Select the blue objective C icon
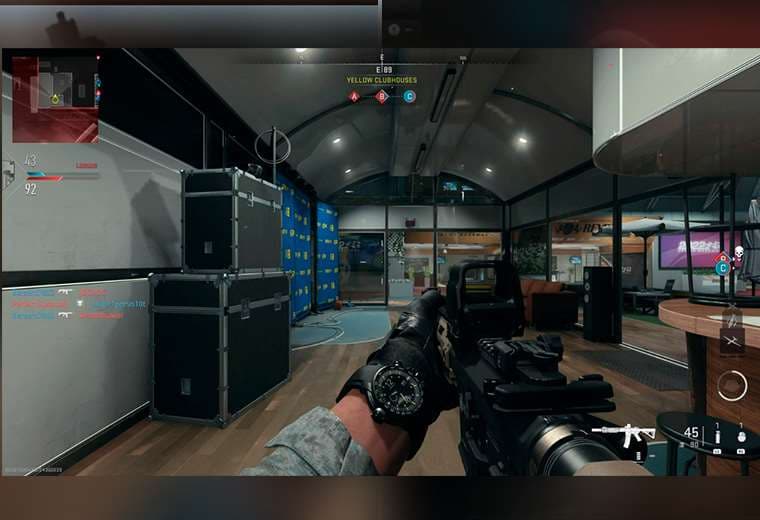The width and height of the screenshot is (760, 520). pos(409,97)
